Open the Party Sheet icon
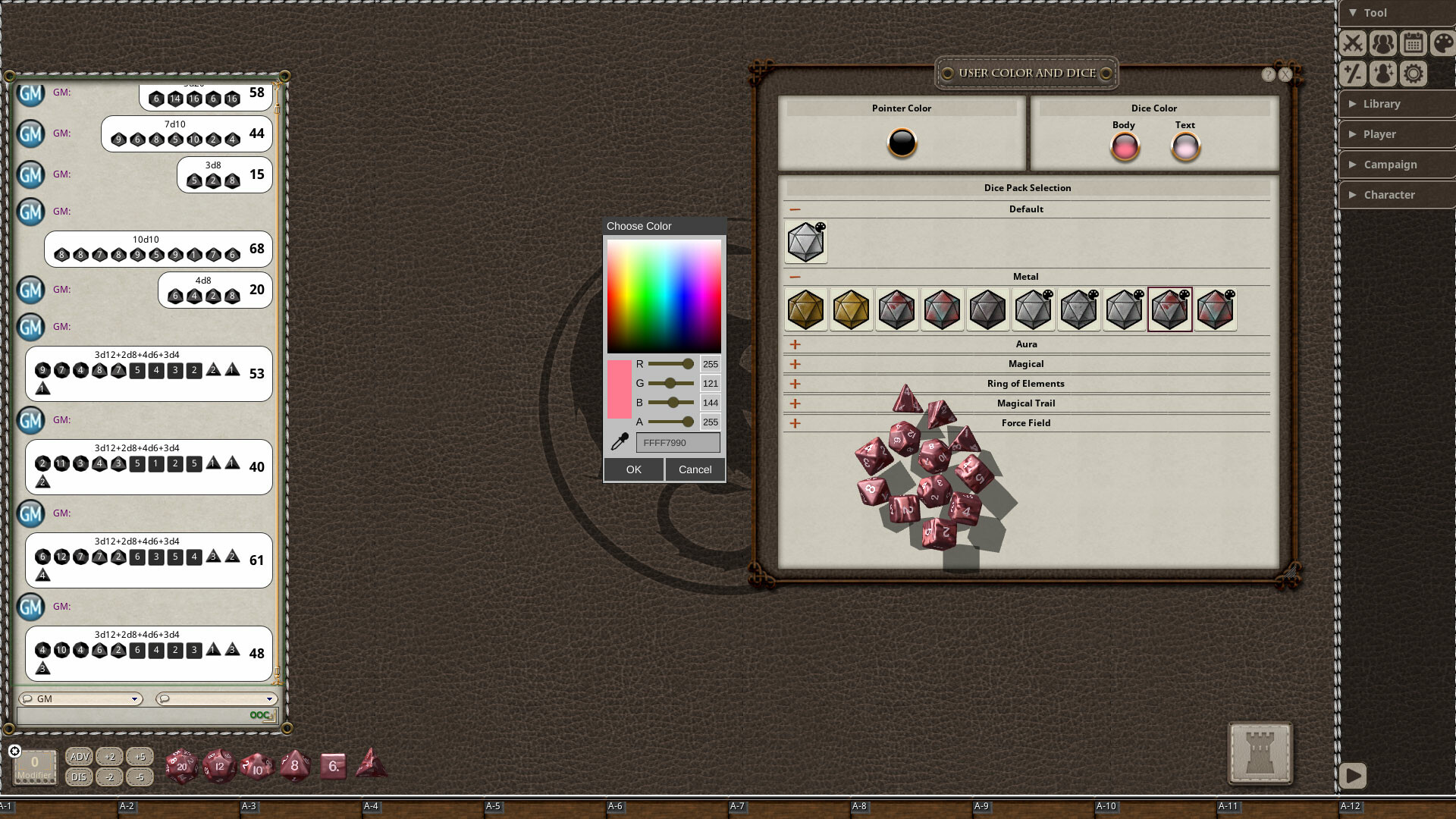 point(1383,43)
